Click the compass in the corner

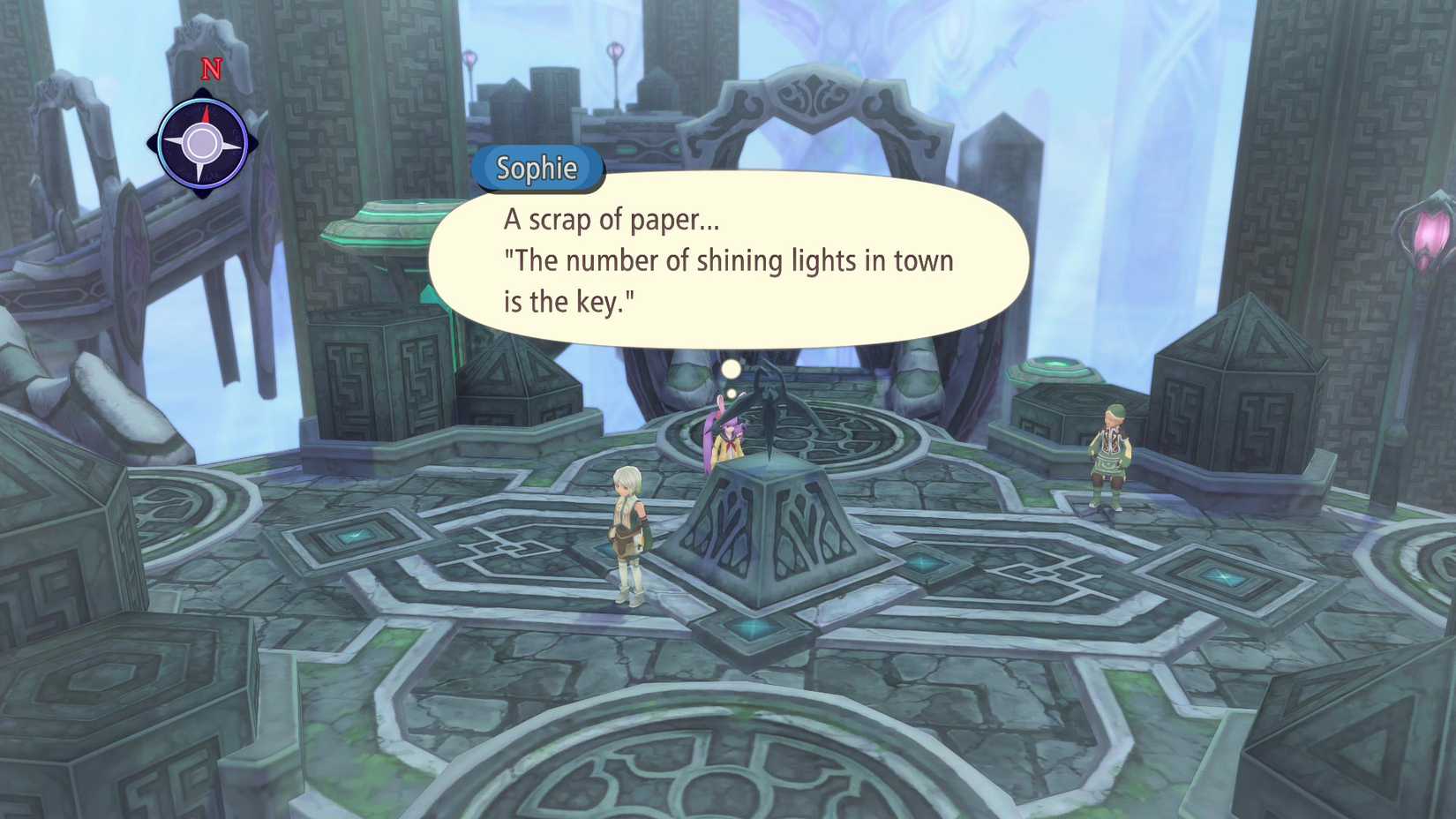[x=203, y=144]
